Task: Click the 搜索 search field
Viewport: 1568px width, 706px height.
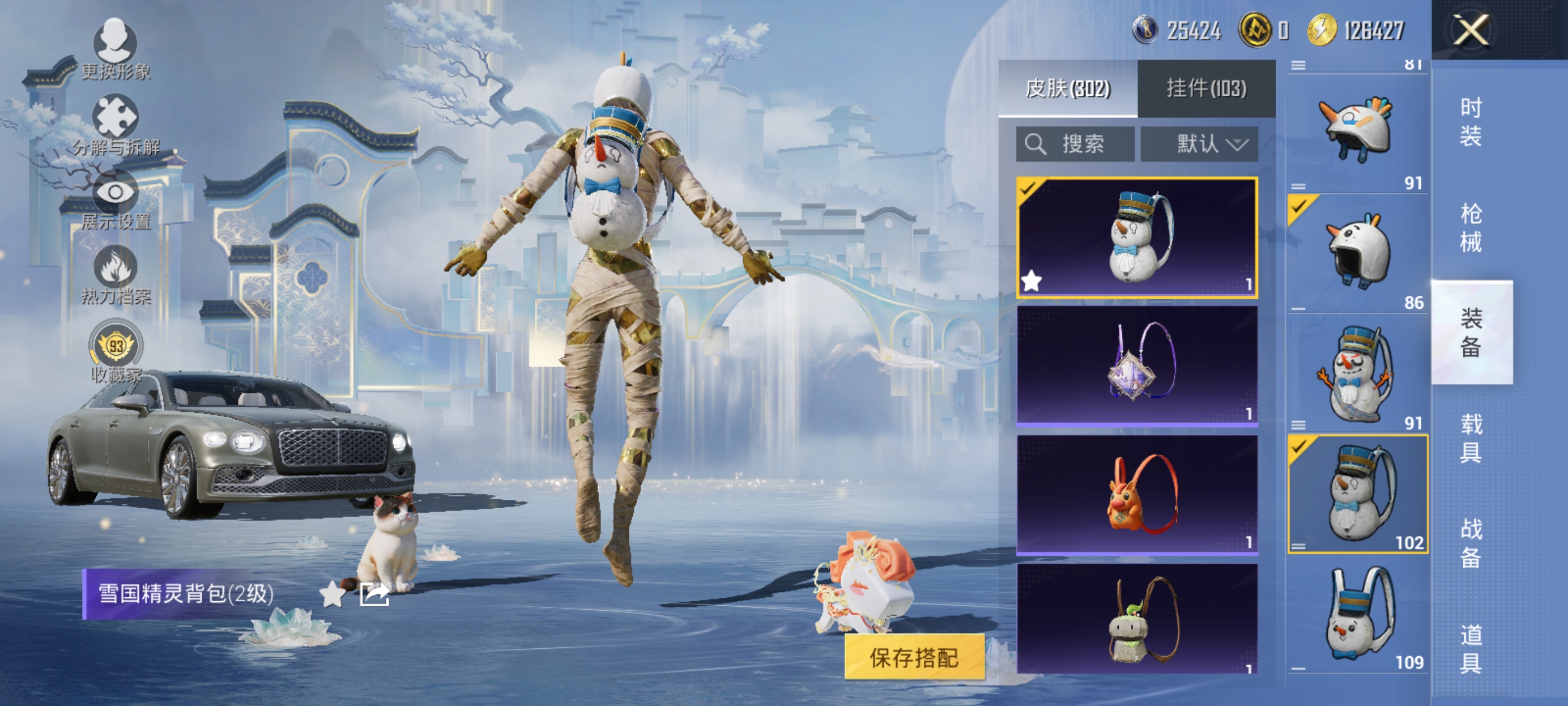Action: point(1075,145)
